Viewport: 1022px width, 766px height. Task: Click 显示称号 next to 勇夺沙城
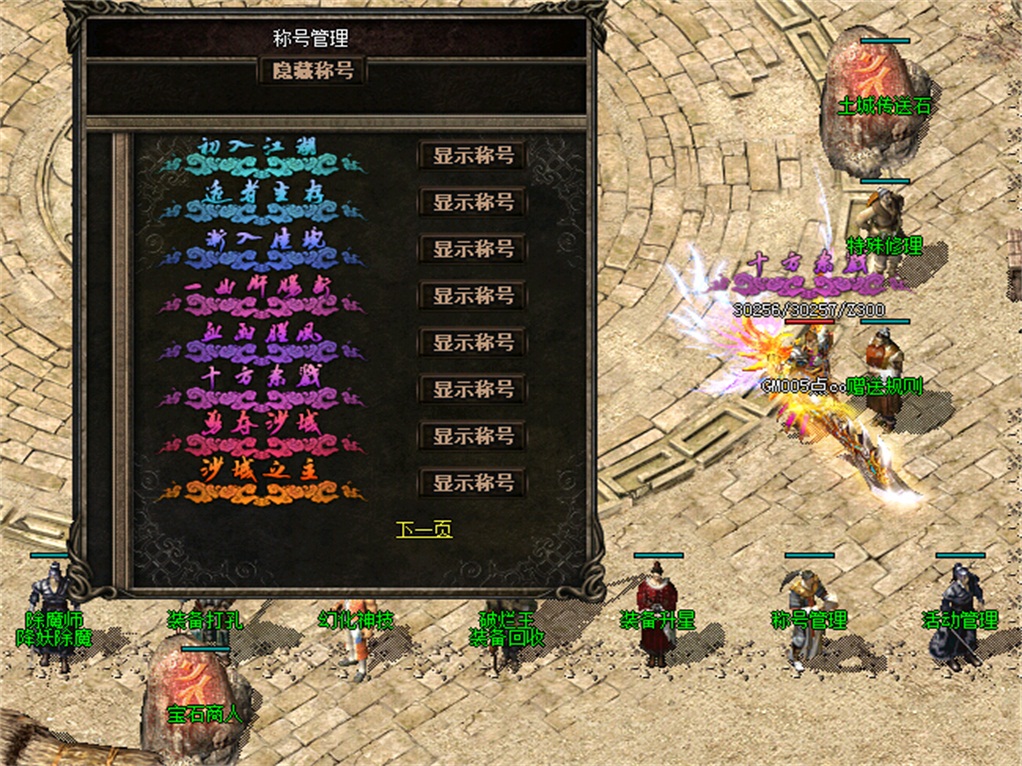tap(473, 436)
